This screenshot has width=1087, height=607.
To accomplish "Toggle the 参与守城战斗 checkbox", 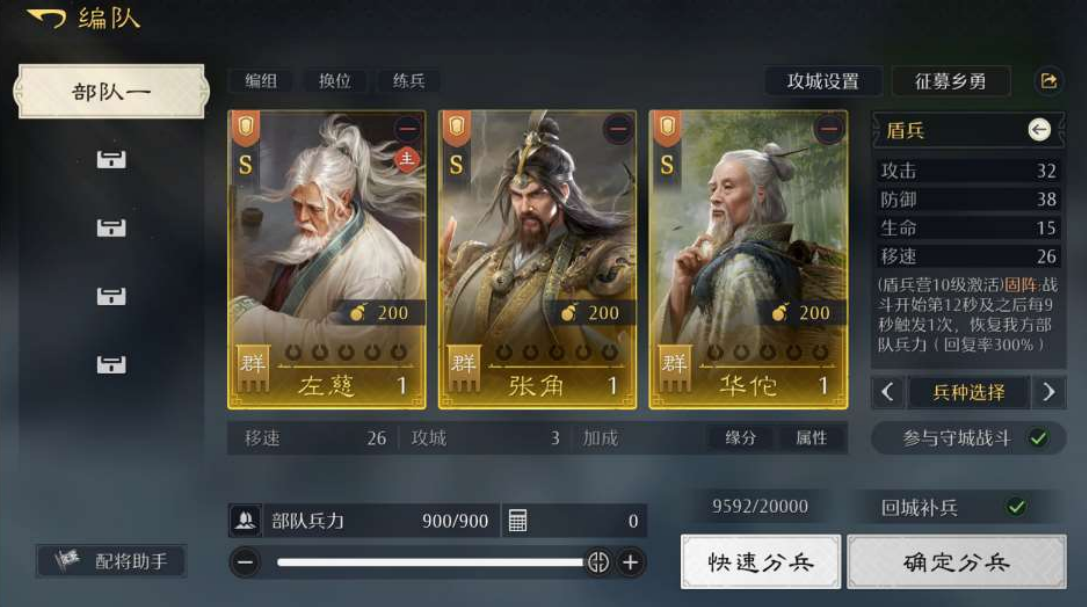I will click(x=1039, y=438).
